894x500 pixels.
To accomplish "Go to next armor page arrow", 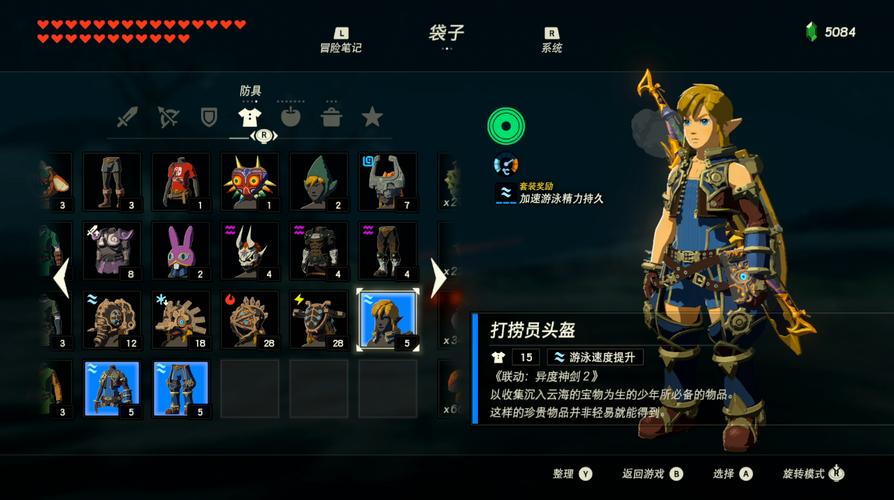I will [437, 277].
